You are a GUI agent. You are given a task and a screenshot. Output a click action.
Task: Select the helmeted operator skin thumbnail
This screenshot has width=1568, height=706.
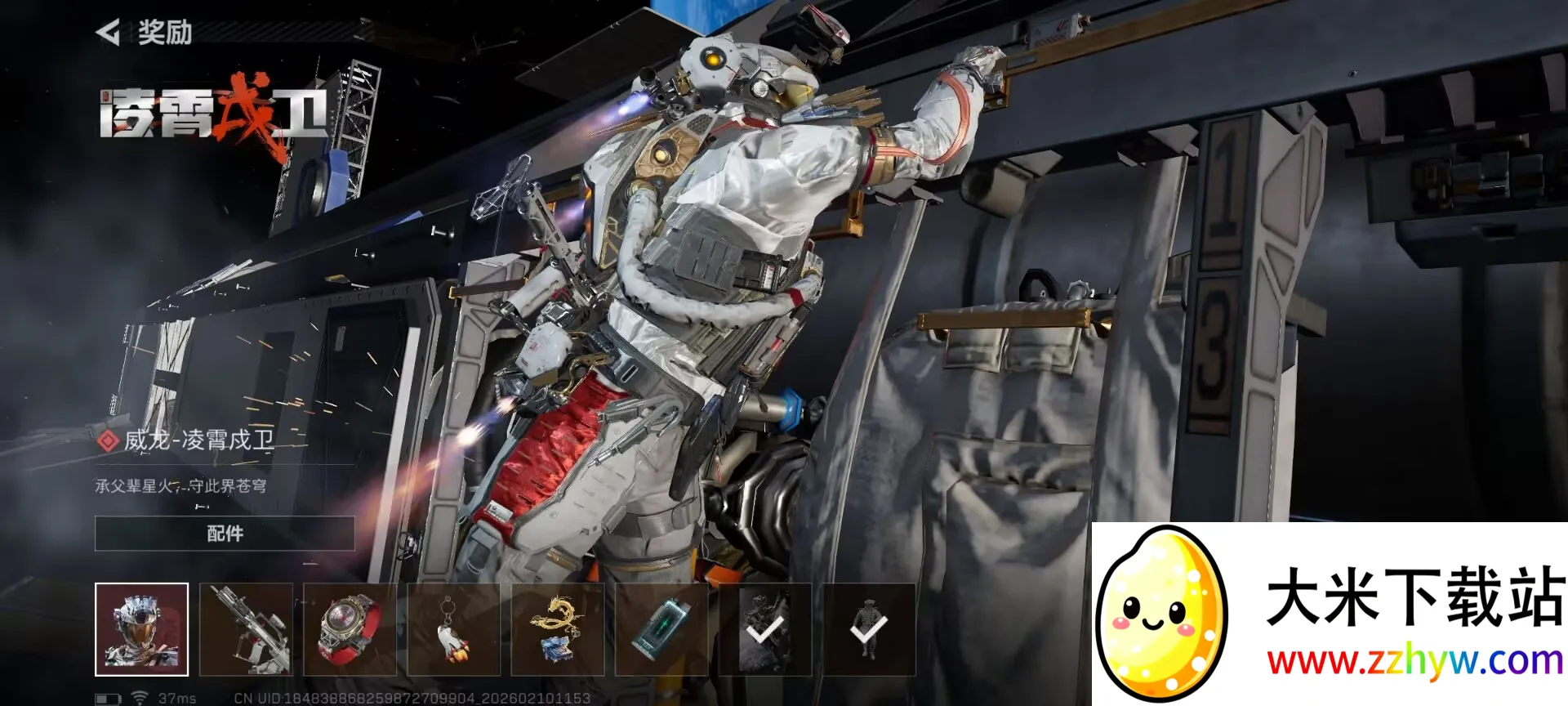click(141, 629)
